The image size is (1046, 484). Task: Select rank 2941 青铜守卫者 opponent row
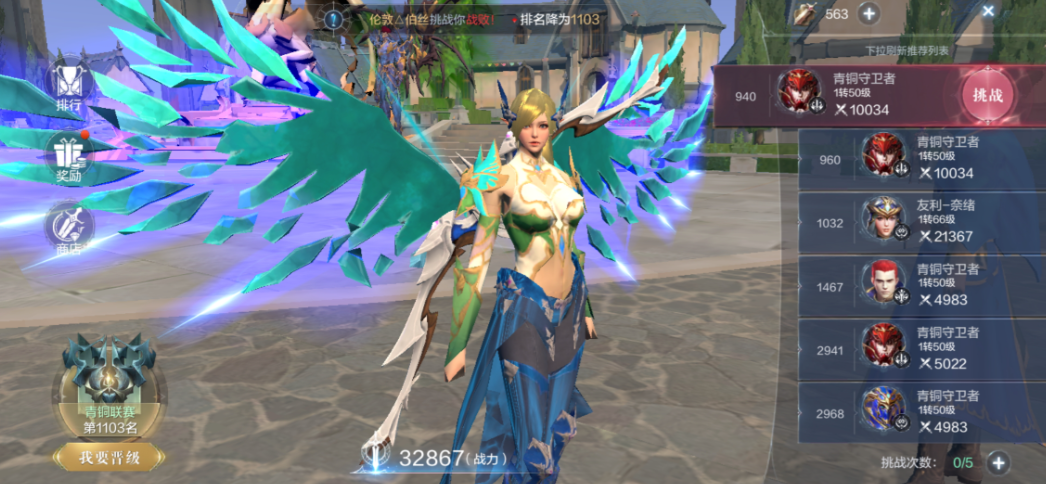920,350
